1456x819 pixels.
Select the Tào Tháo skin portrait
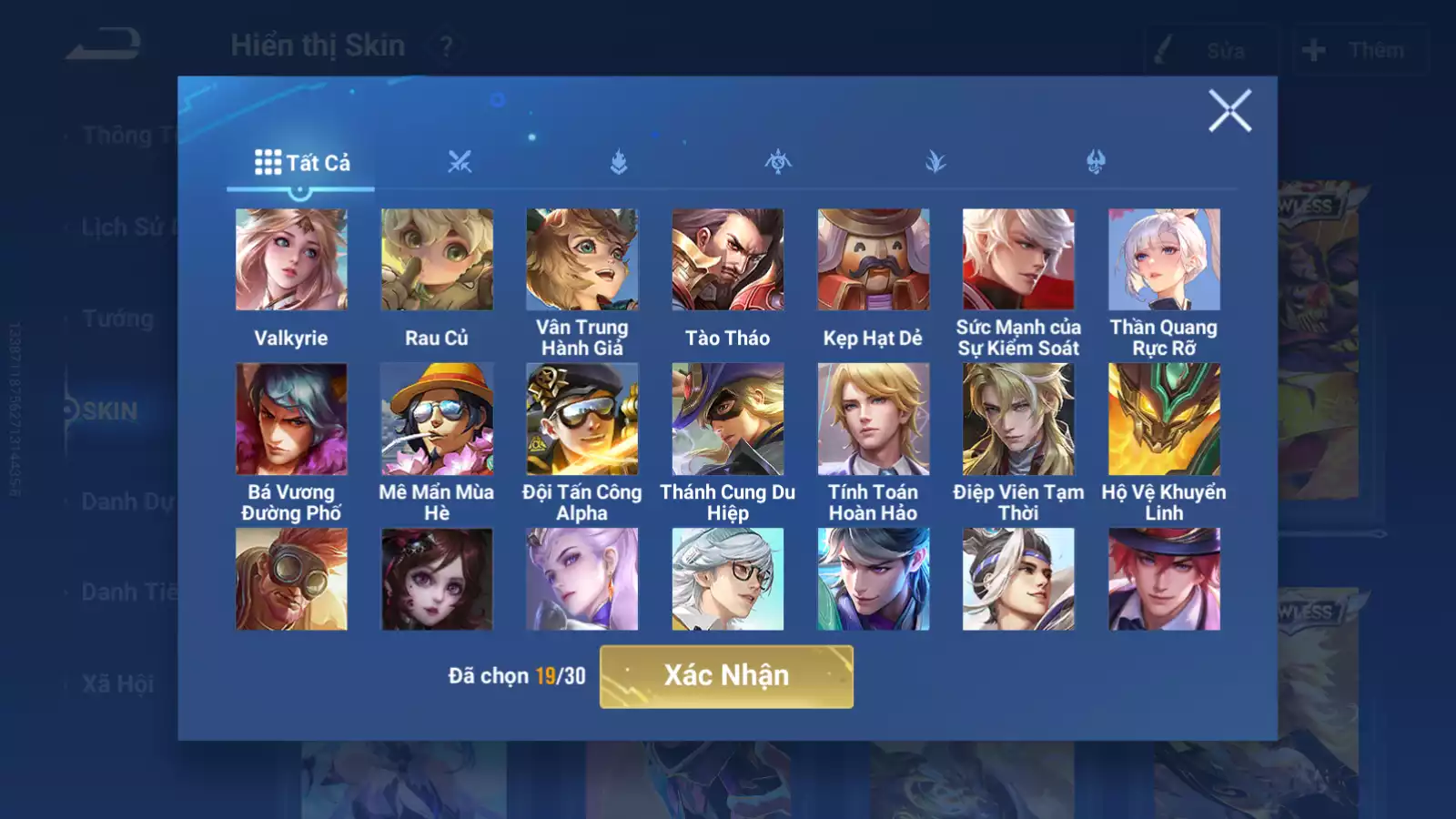pos(728,260)
